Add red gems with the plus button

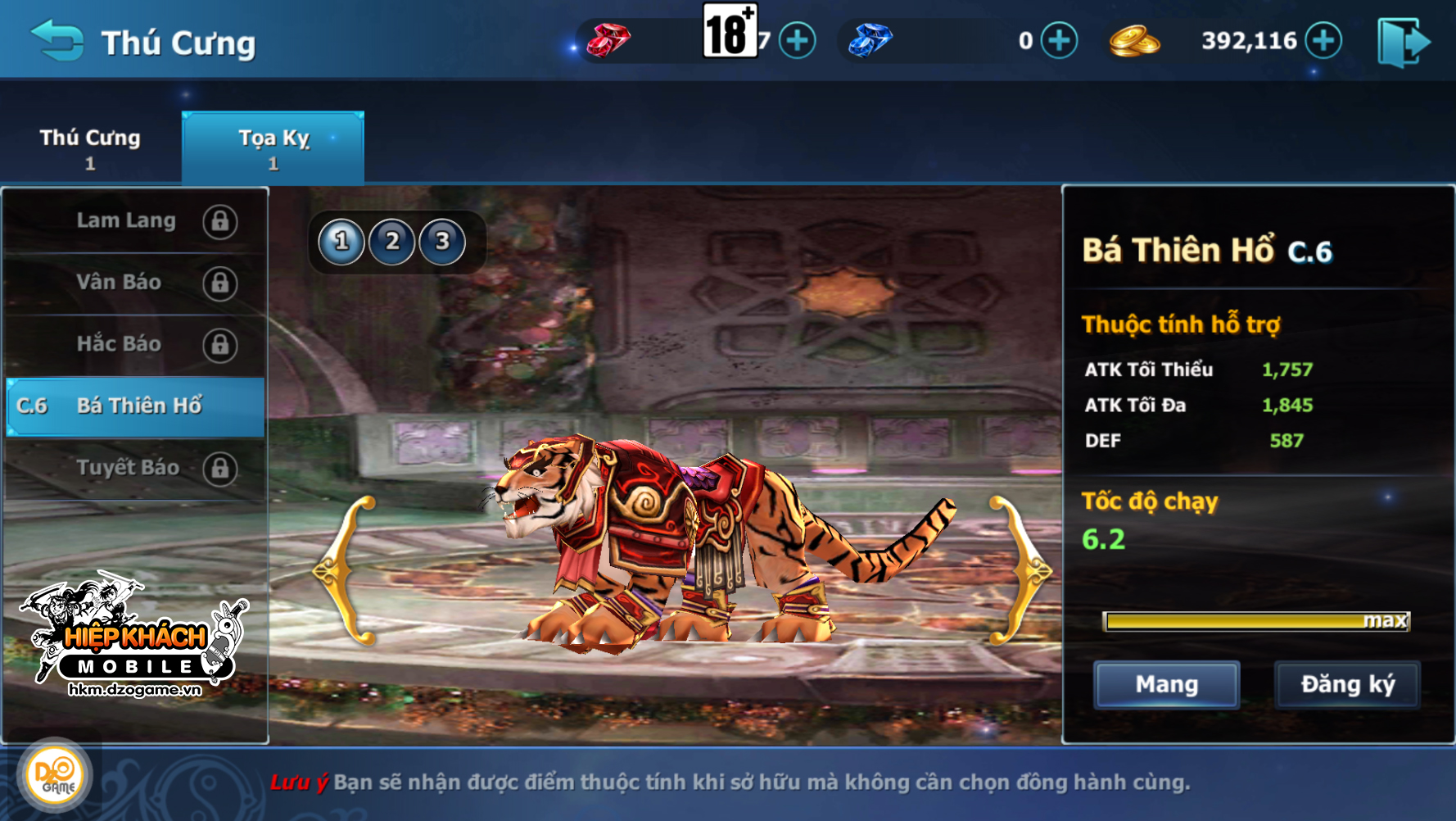click(797, 41)
